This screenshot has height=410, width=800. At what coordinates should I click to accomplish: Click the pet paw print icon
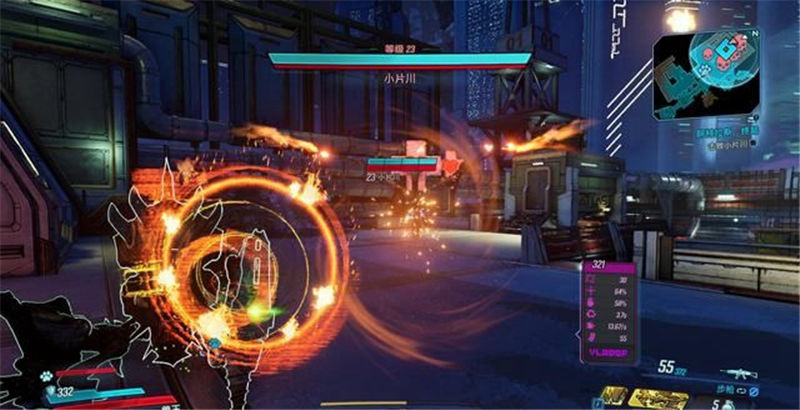[x=45, y=377]
